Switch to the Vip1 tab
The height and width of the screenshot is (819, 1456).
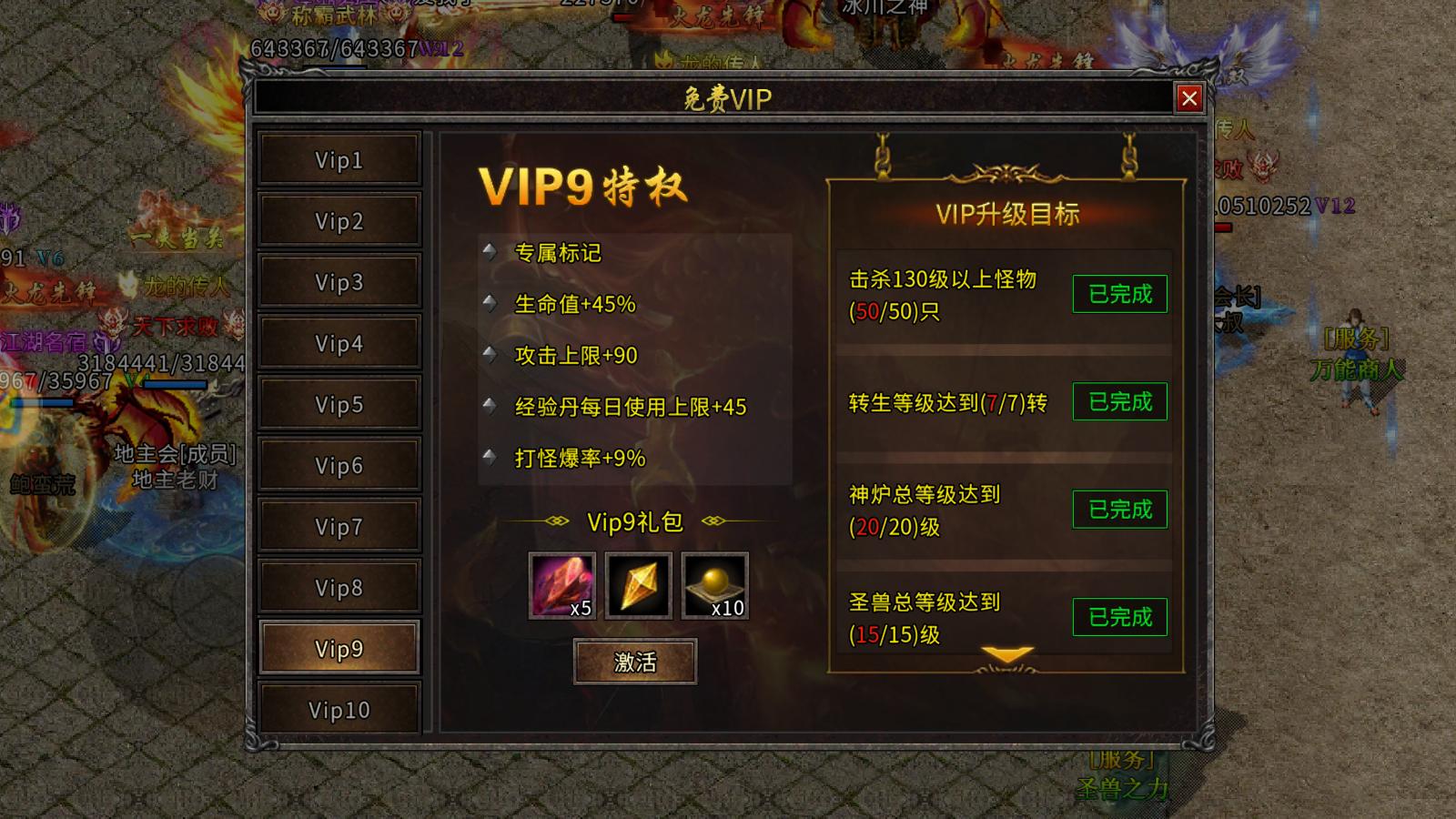click(339, 160)
